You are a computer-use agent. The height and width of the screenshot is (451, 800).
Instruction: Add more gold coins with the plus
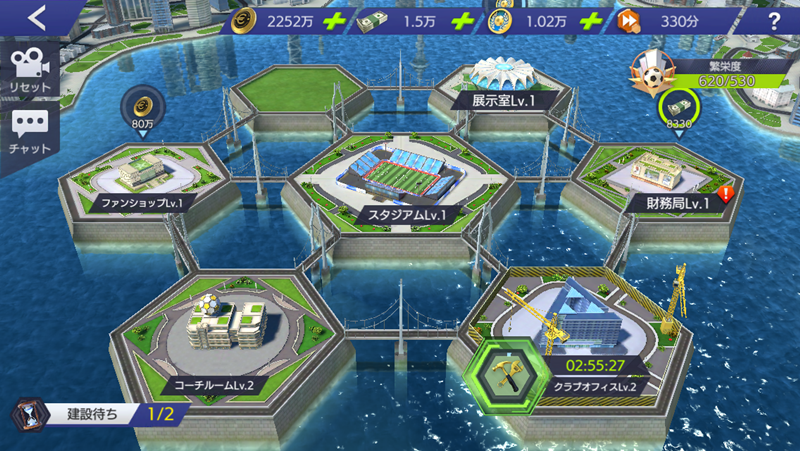point(334,21)
